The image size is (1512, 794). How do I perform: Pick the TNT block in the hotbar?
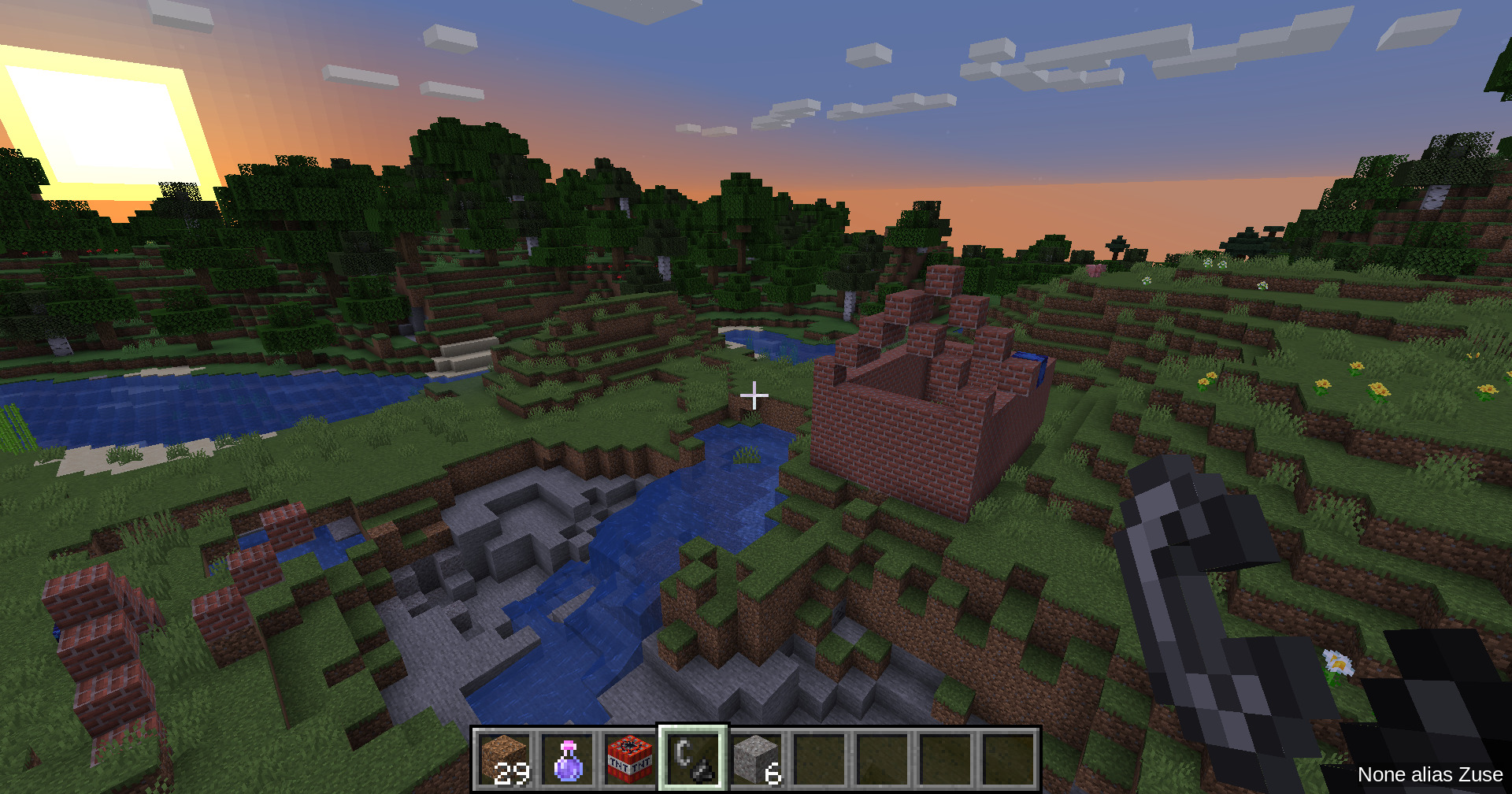tap(630, 759)
